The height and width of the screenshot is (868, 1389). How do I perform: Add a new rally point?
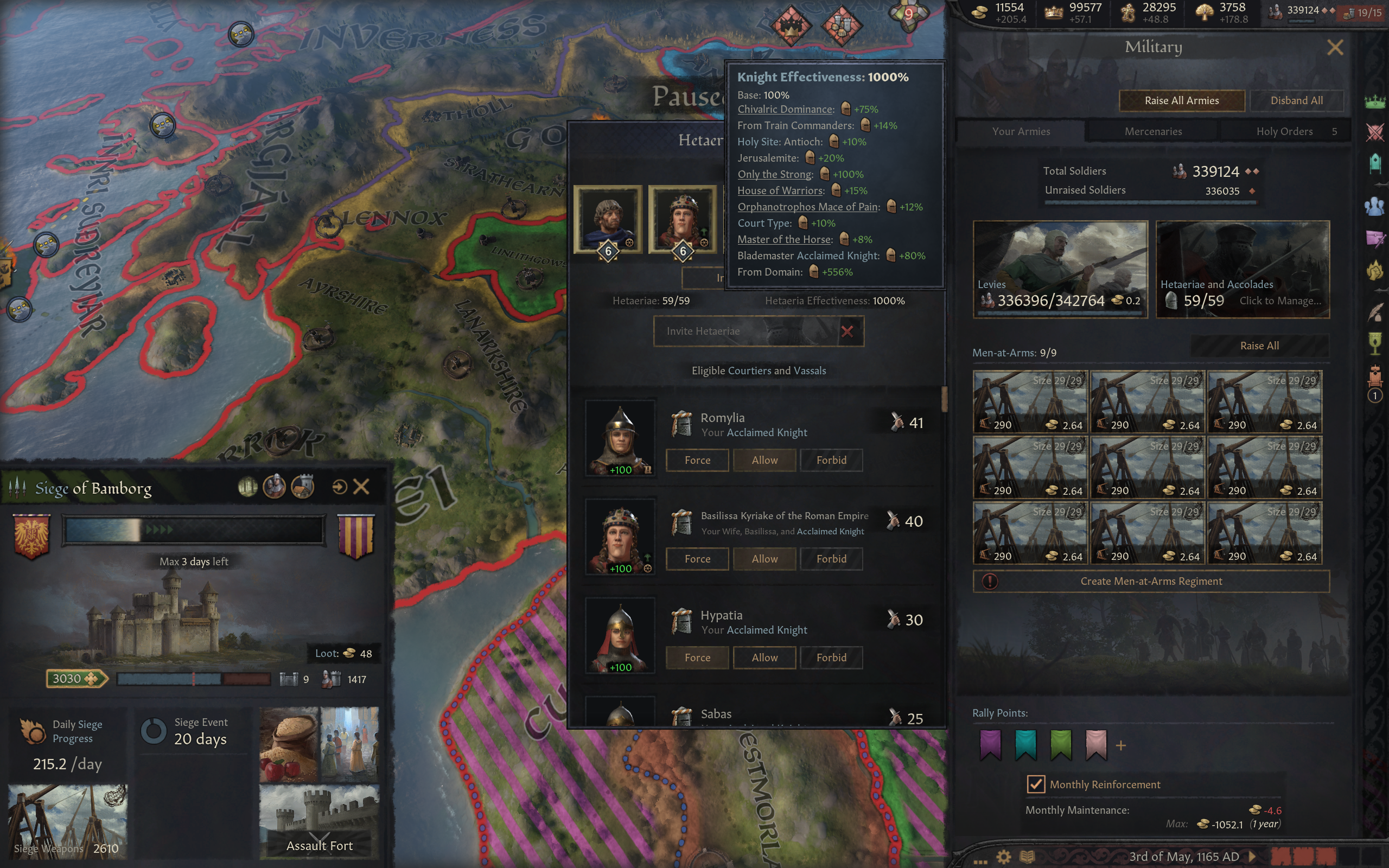click(1120, 746)
